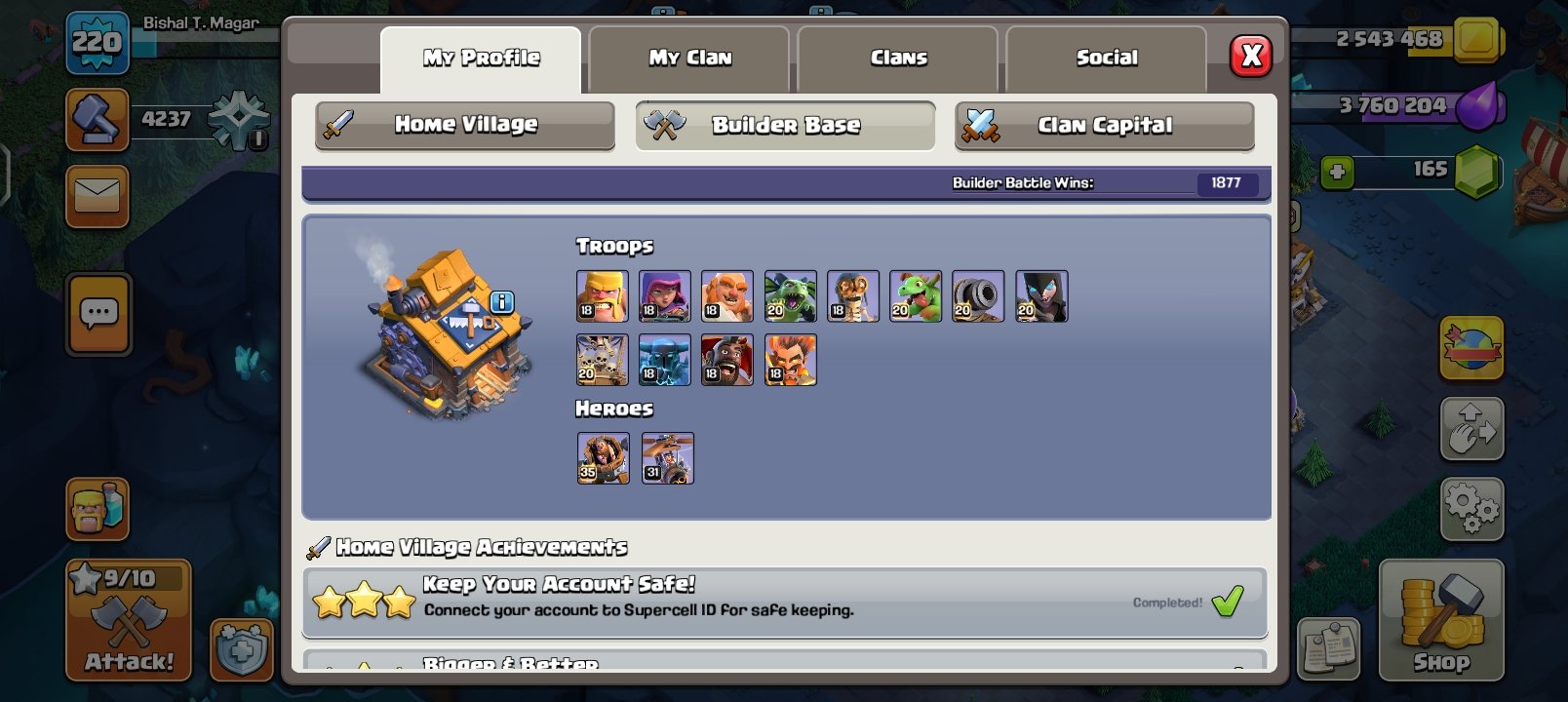Open the Cannon Cart troop icon

(x=977, y=295)
